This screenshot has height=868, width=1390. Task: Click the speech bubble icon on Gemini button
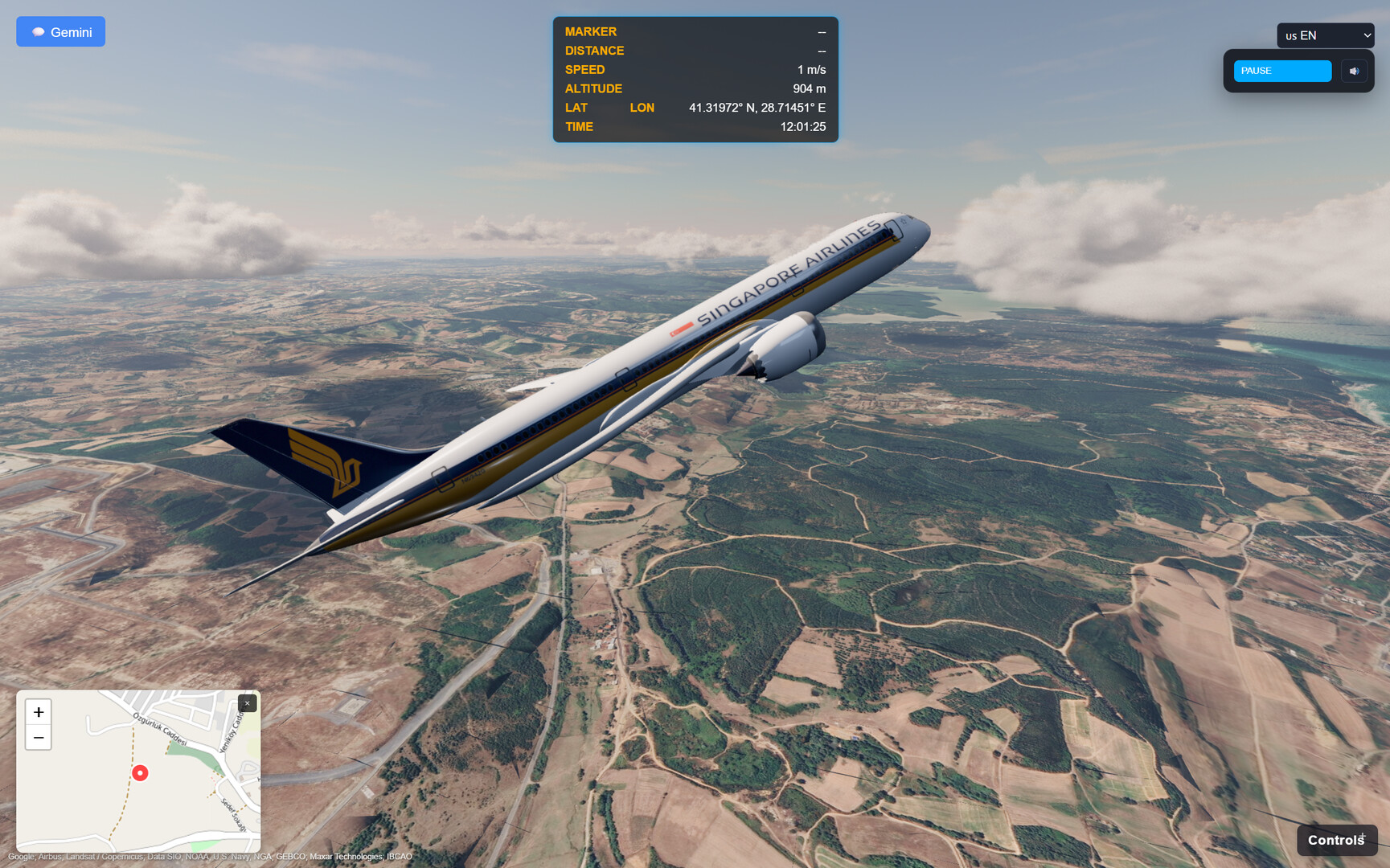(x=38, y=31)
